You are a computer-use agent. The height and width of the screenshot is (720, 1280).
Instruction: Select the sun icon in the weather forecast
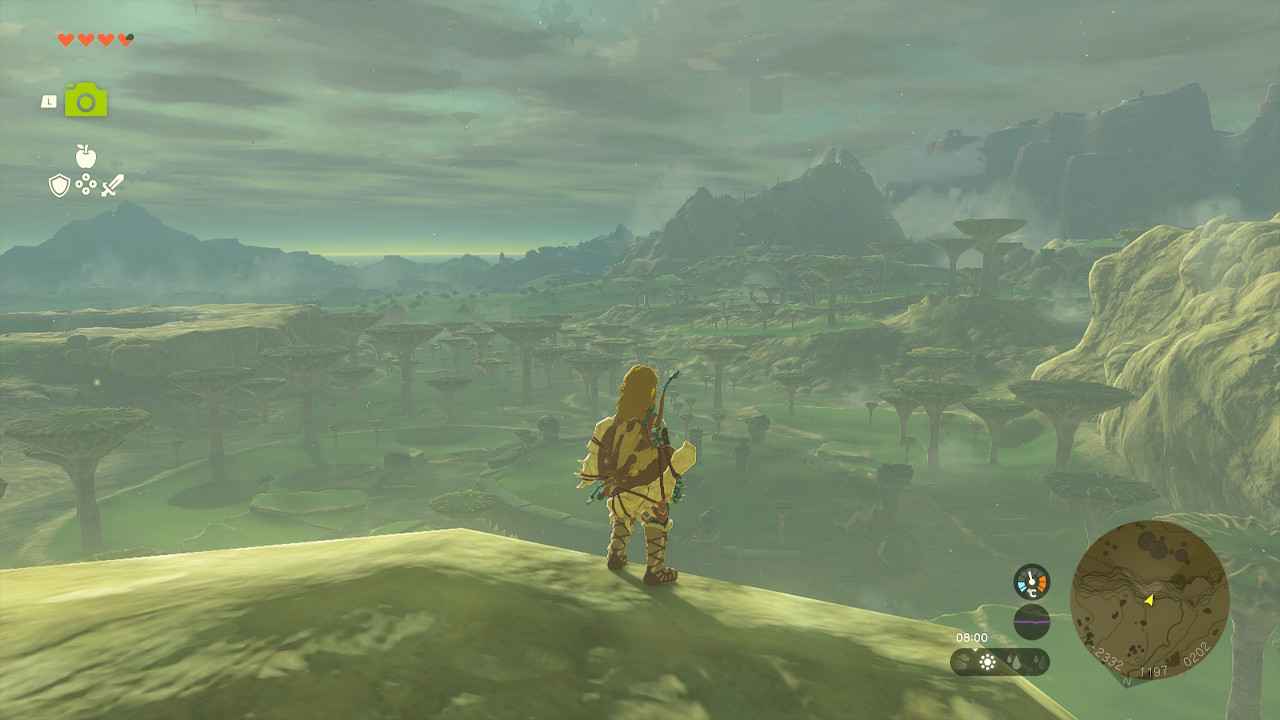click(986, 662)
